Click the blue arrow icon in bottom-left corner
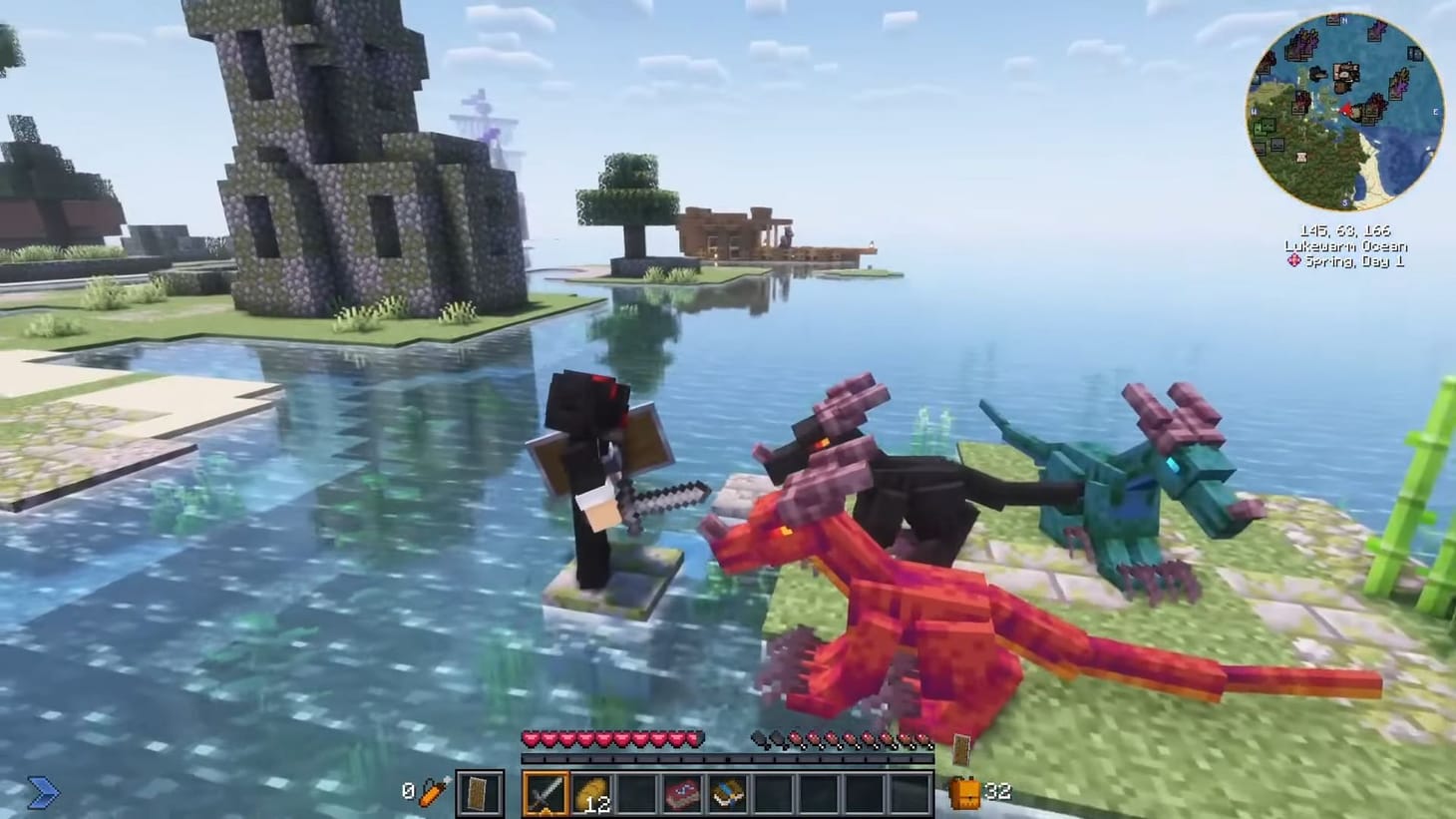The width and height of the screenshot is (1456, 819). (x=42, y=793)
